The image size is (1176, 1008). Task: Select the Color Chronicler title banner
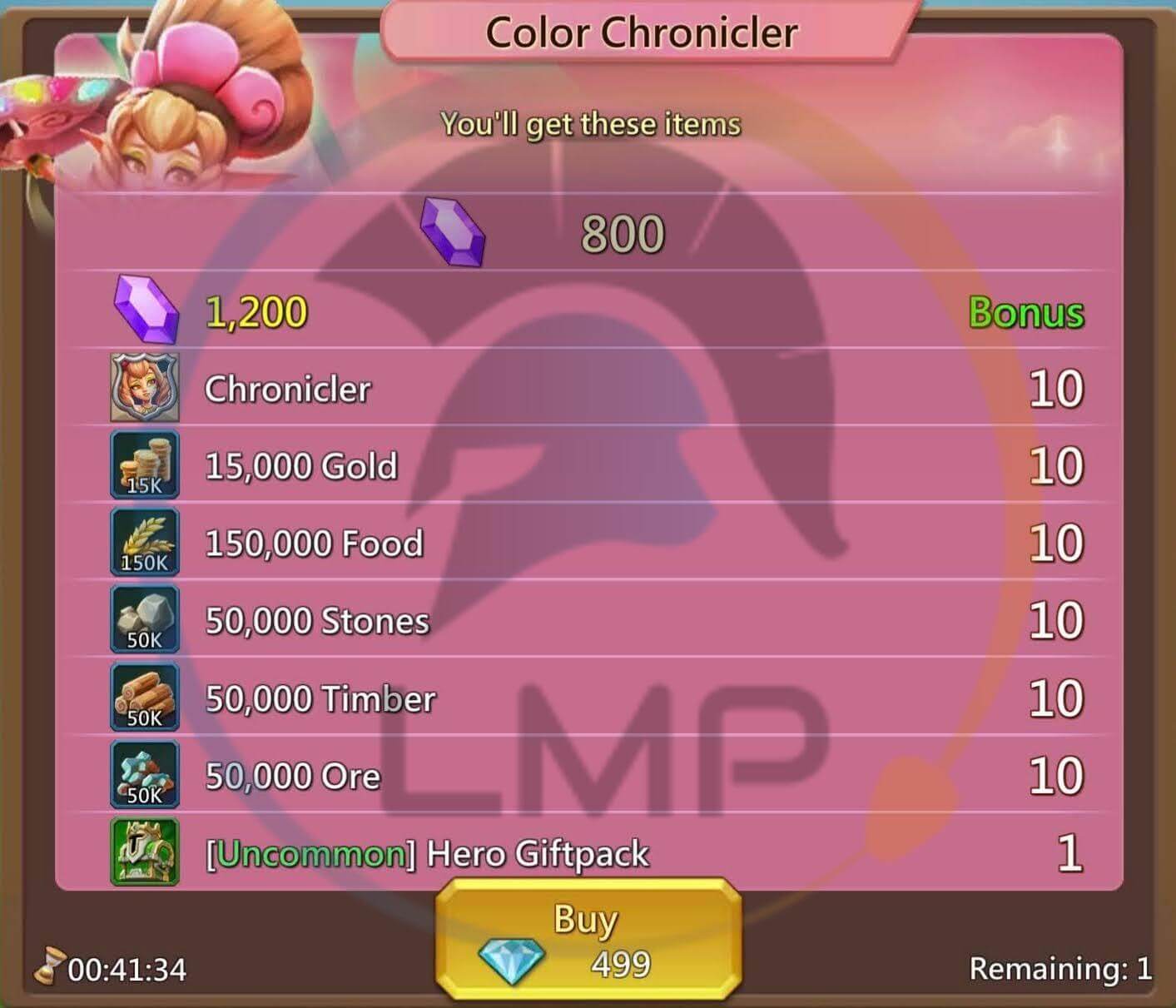click(x=641, y=32)
